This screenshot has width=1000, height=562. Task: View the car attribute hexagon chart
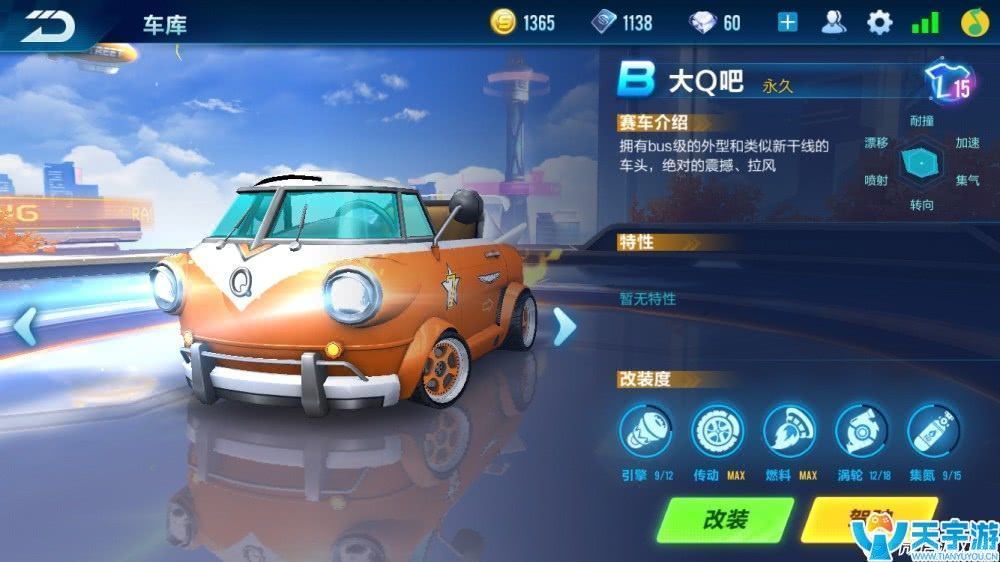[x=921, y=165]
